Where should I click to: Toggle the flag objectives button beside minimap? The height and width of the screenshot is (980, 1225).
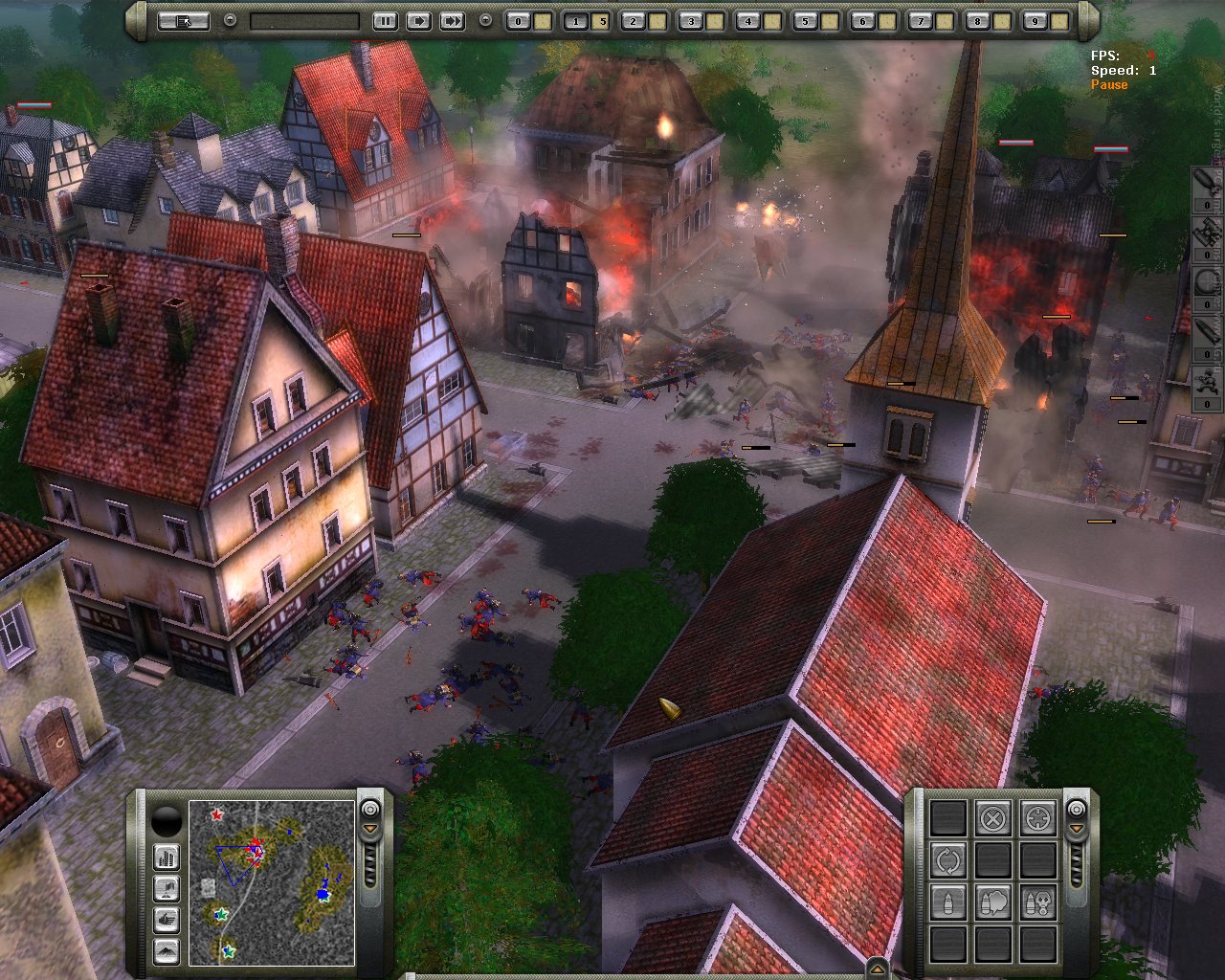167,888
